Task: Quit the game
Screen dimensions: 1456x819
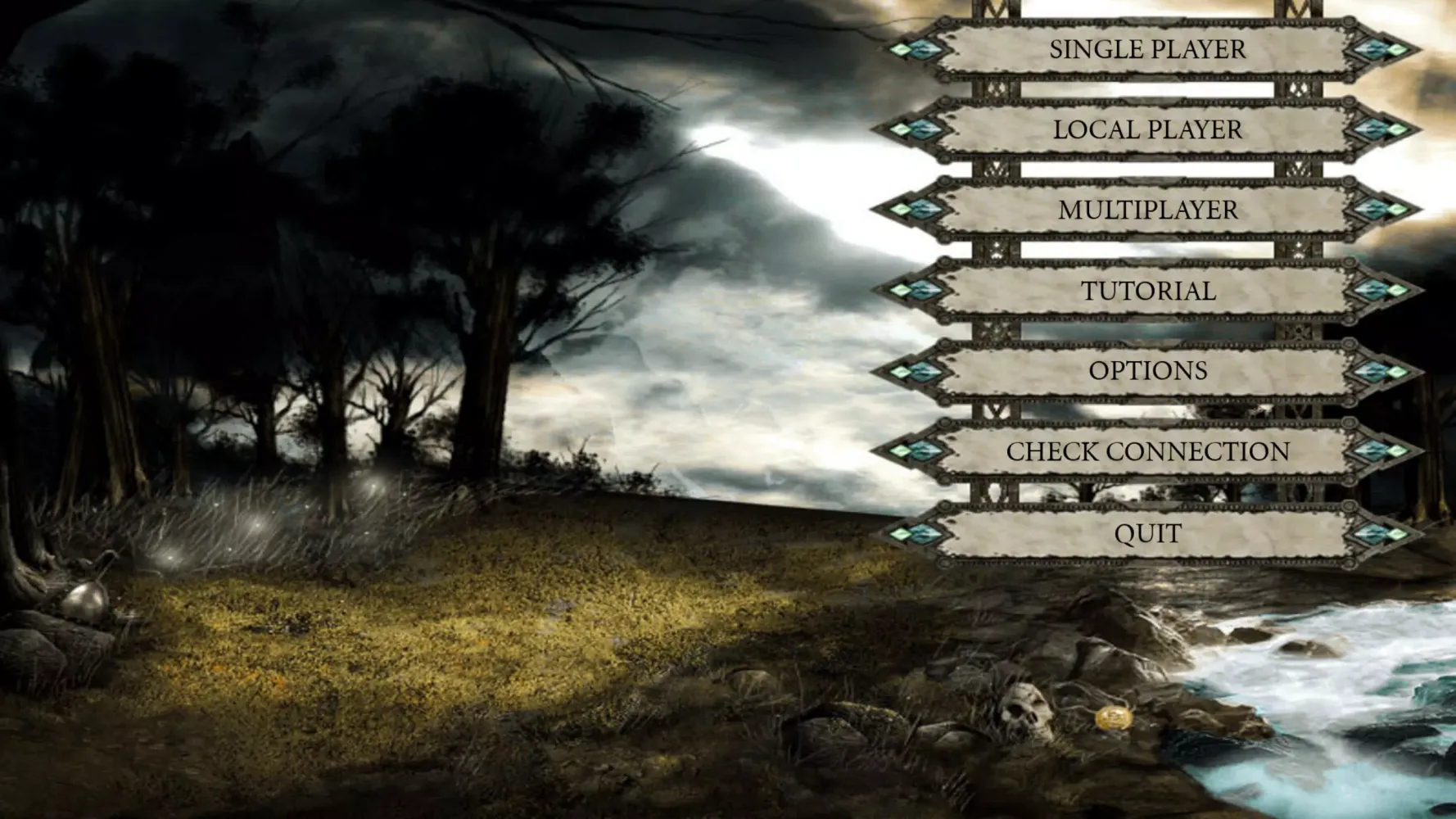Action: click(x=1147, y=533)
